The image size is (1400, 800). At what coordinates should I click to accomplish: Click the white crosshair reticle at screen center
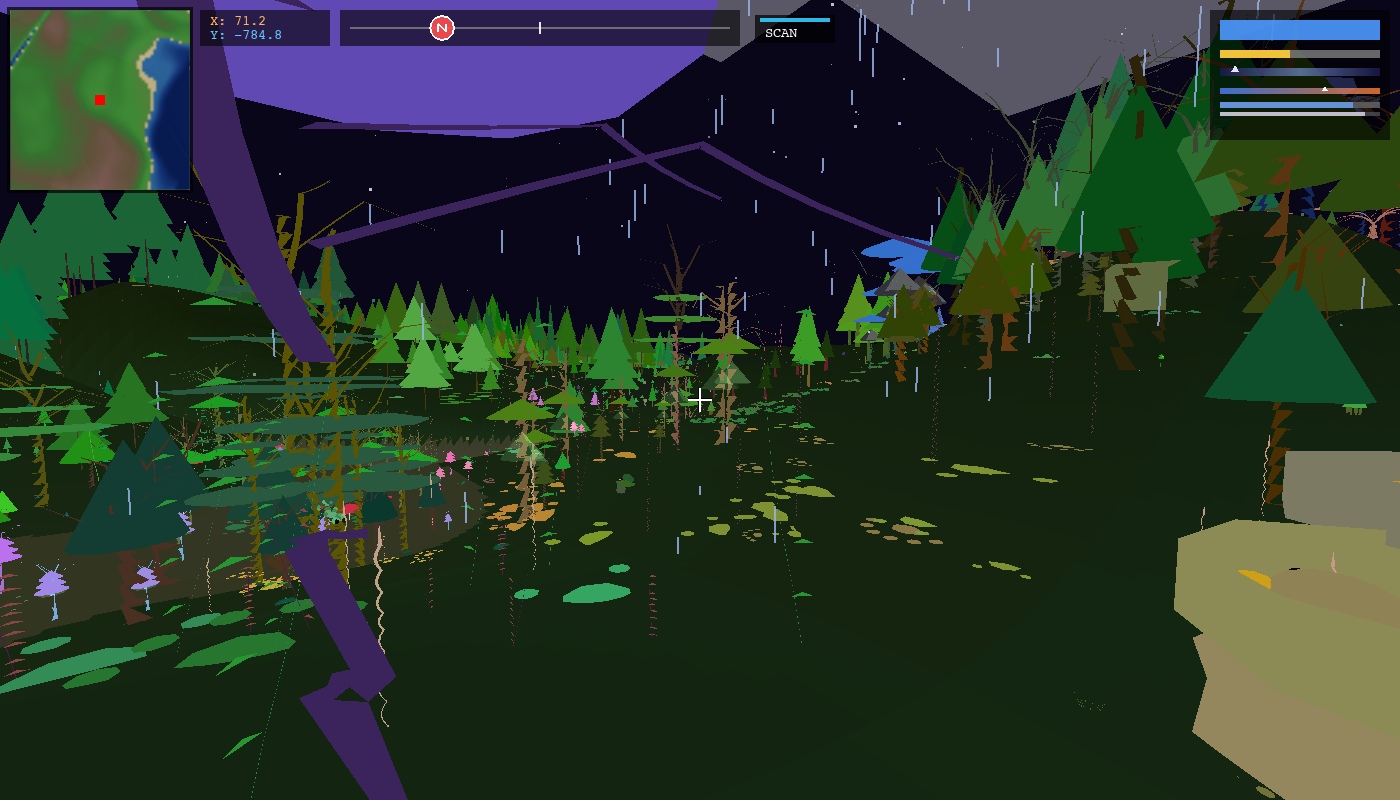[700, 398]
